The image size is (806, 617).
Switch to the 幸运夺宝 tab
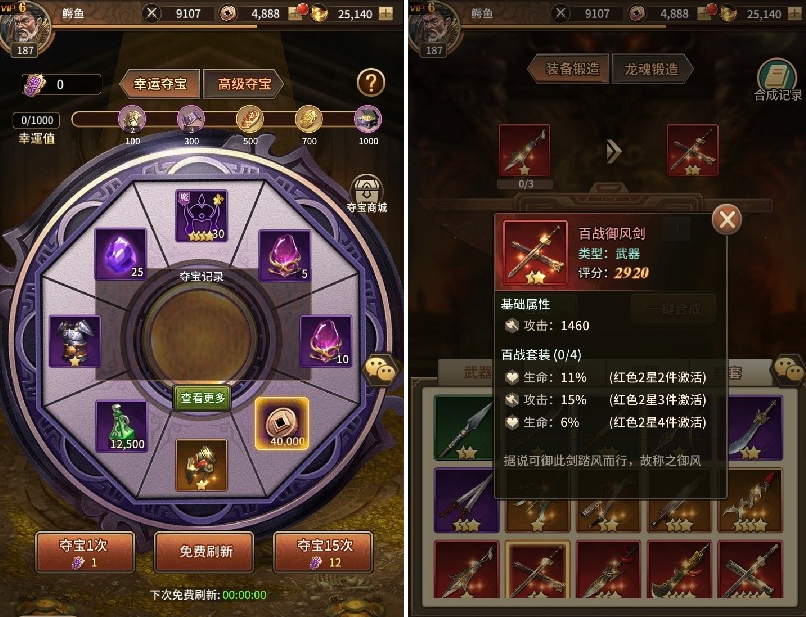pos(160,84)
